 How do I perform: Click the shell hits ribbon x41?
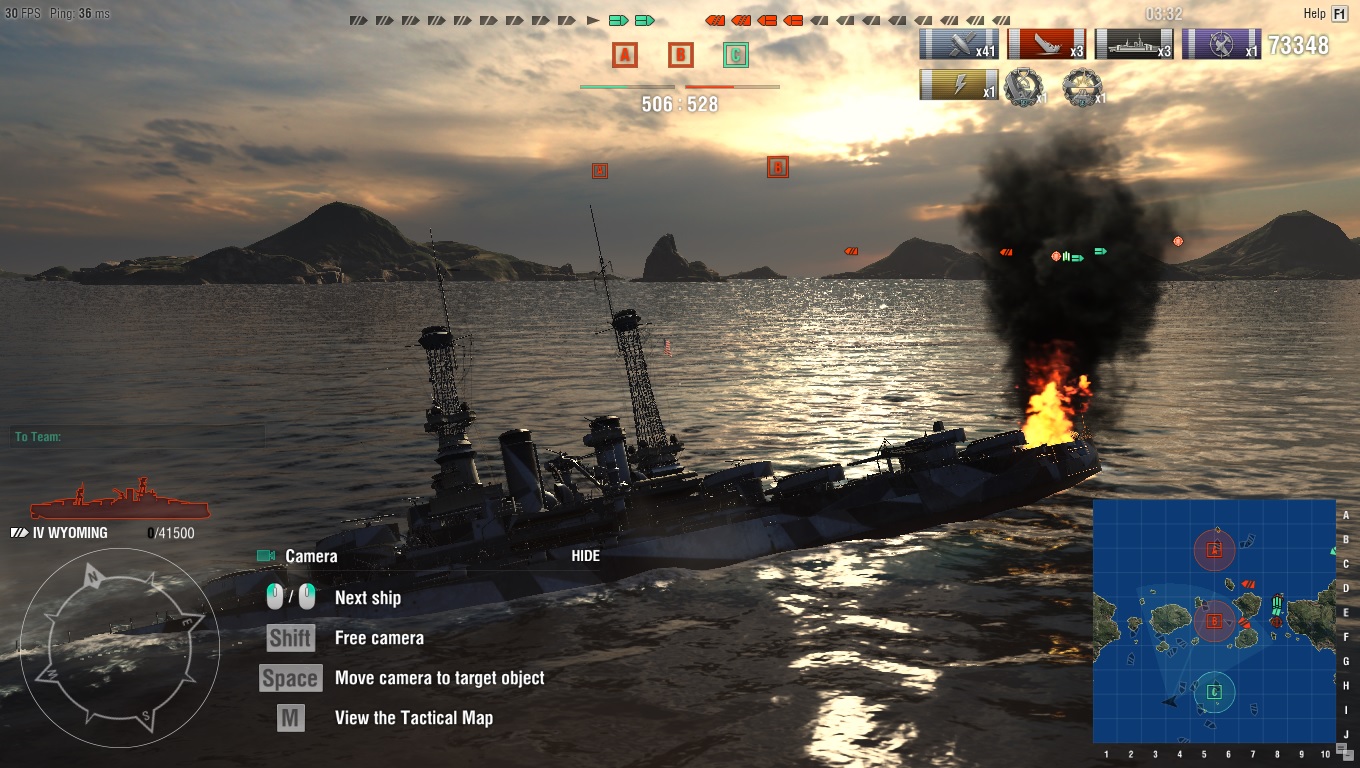point(958,45)
